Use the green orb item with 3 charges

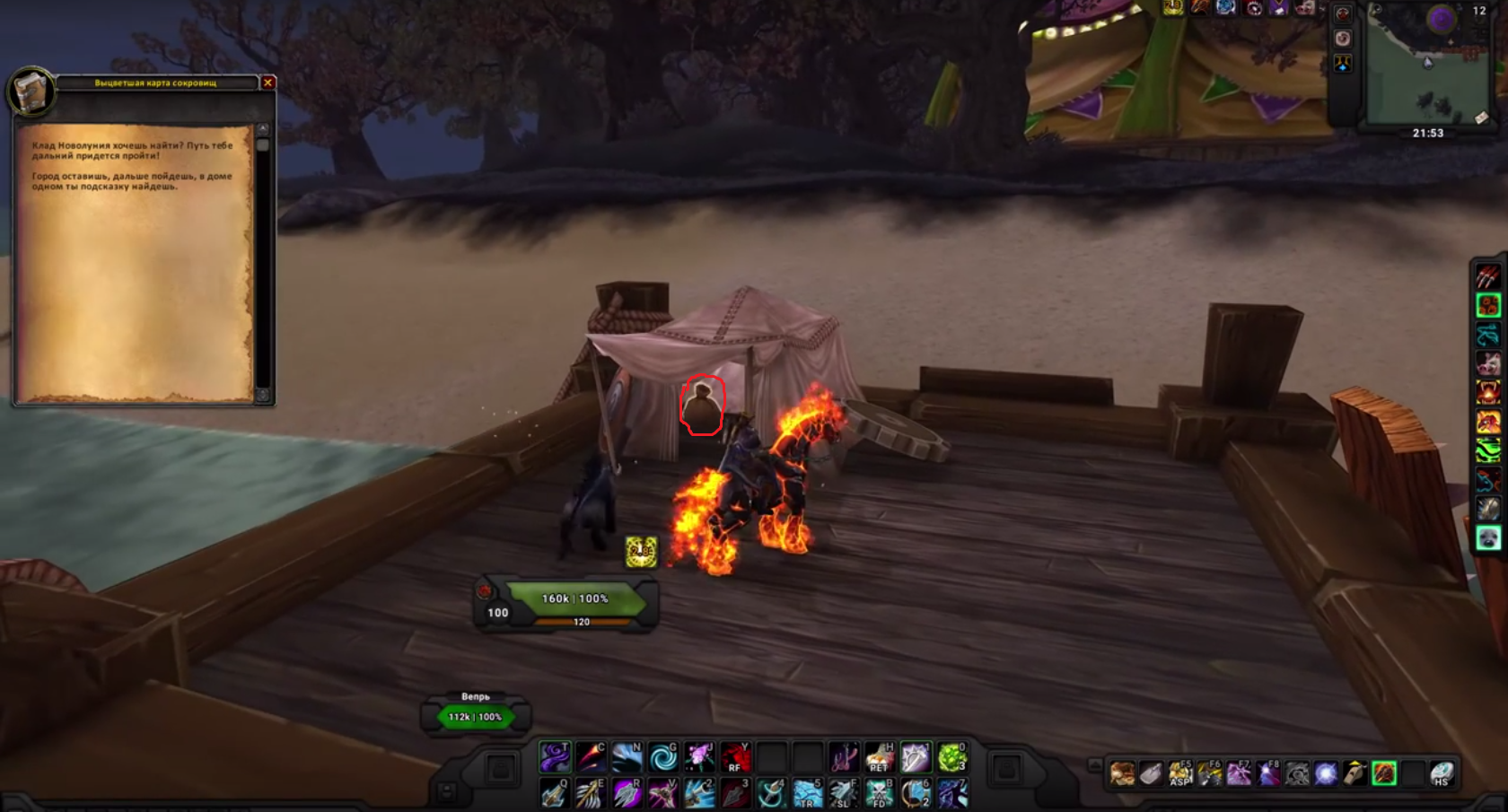click(x=951, y=757)
